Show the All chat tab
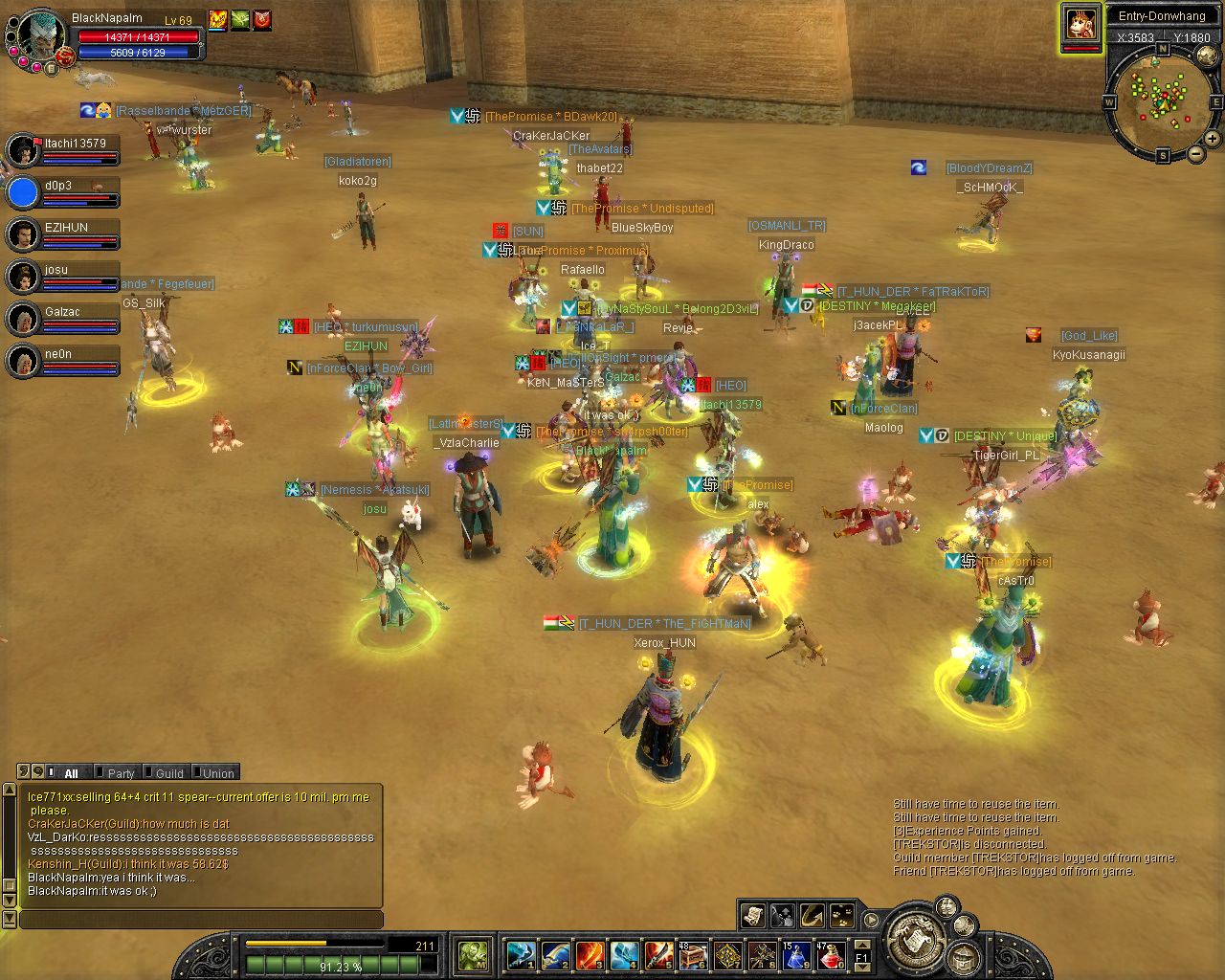The image size is (1225, 980). click(x=71, y=773)
